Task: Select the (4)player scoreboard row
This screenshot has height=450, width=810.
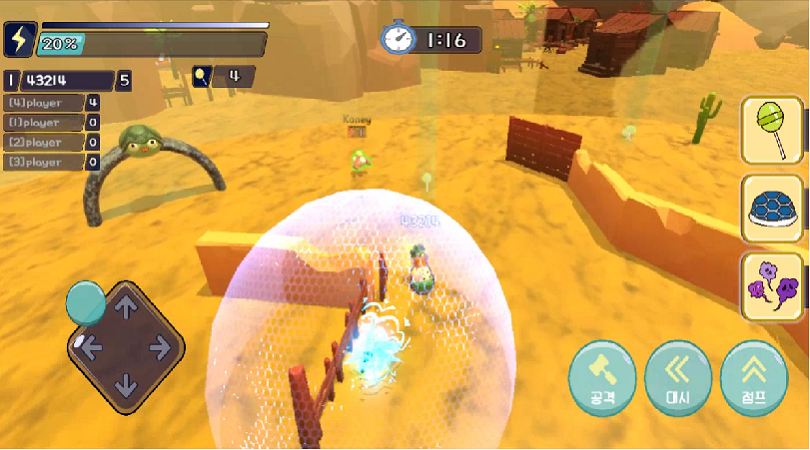Action: pyautogui.click(x=51, y=102)
